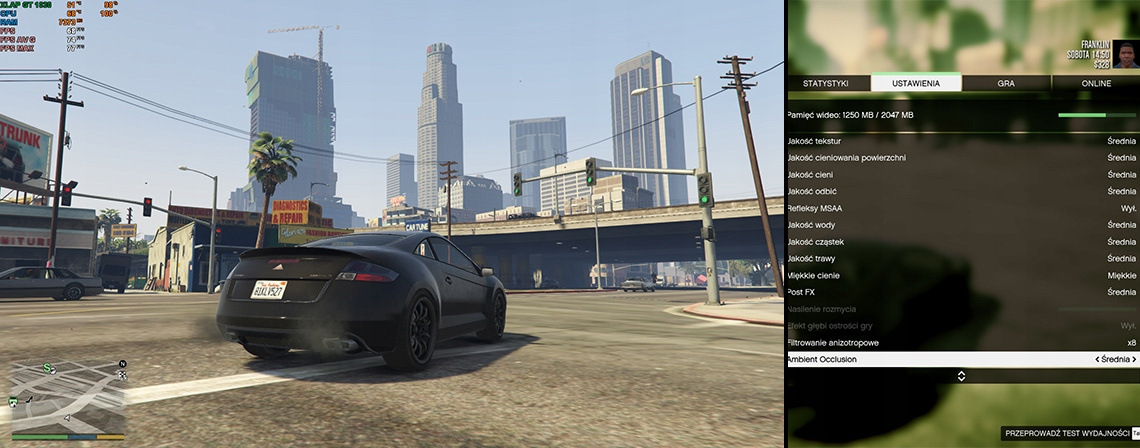Click the minimap in the corner
Screen dimensions: 1140x448
click(x=67, y=400)
